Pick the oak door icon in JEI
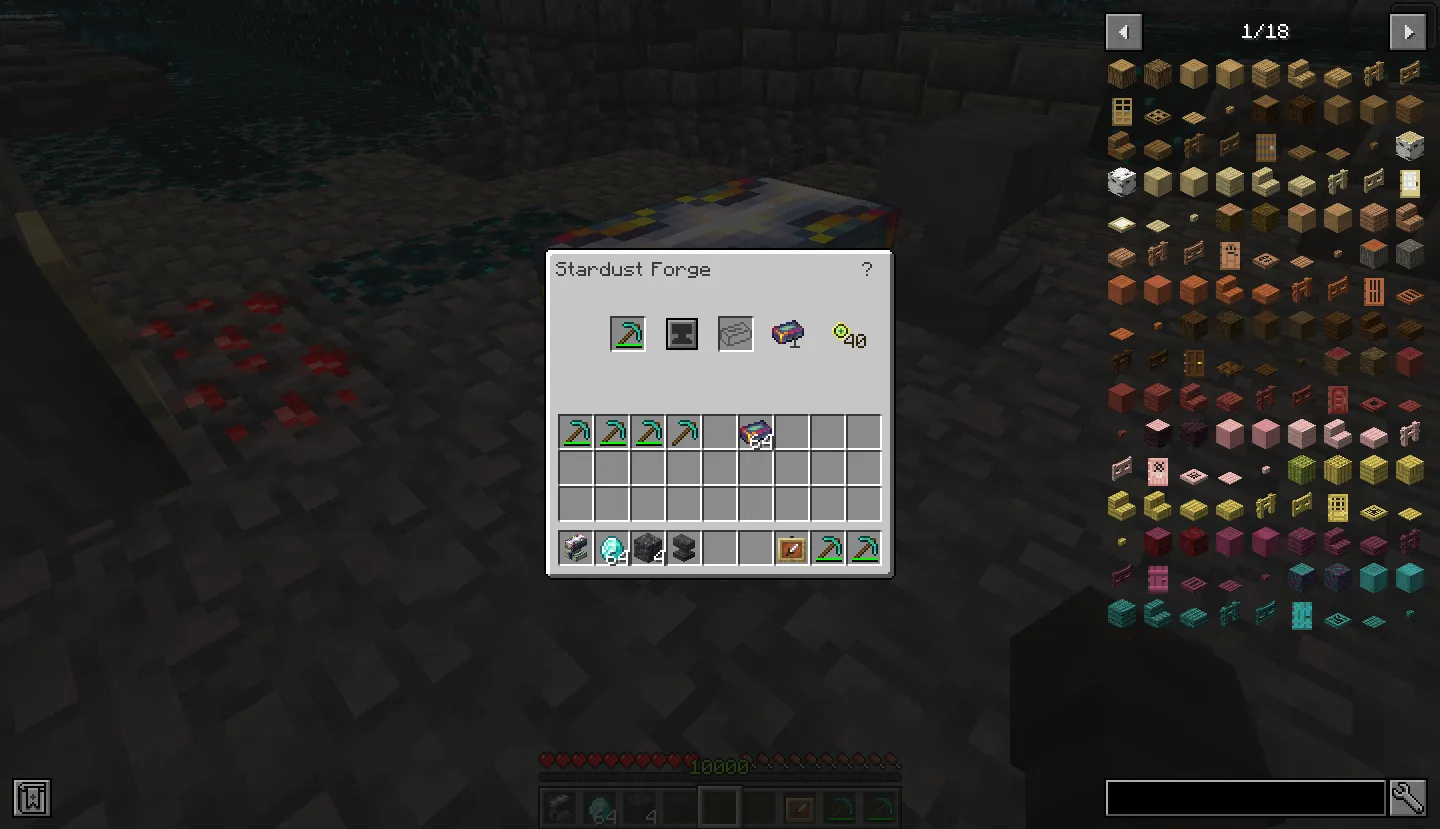 (1121, 110)
